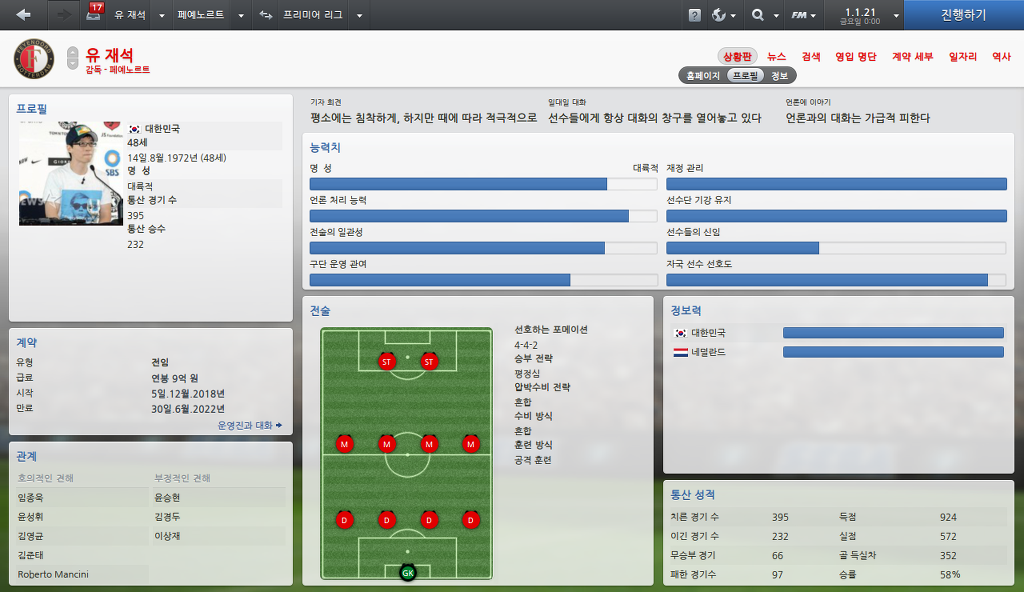This screenshot has height=592, width=1024.
Task: Switch to the 뉴스 tab
Action: point(776,57)
